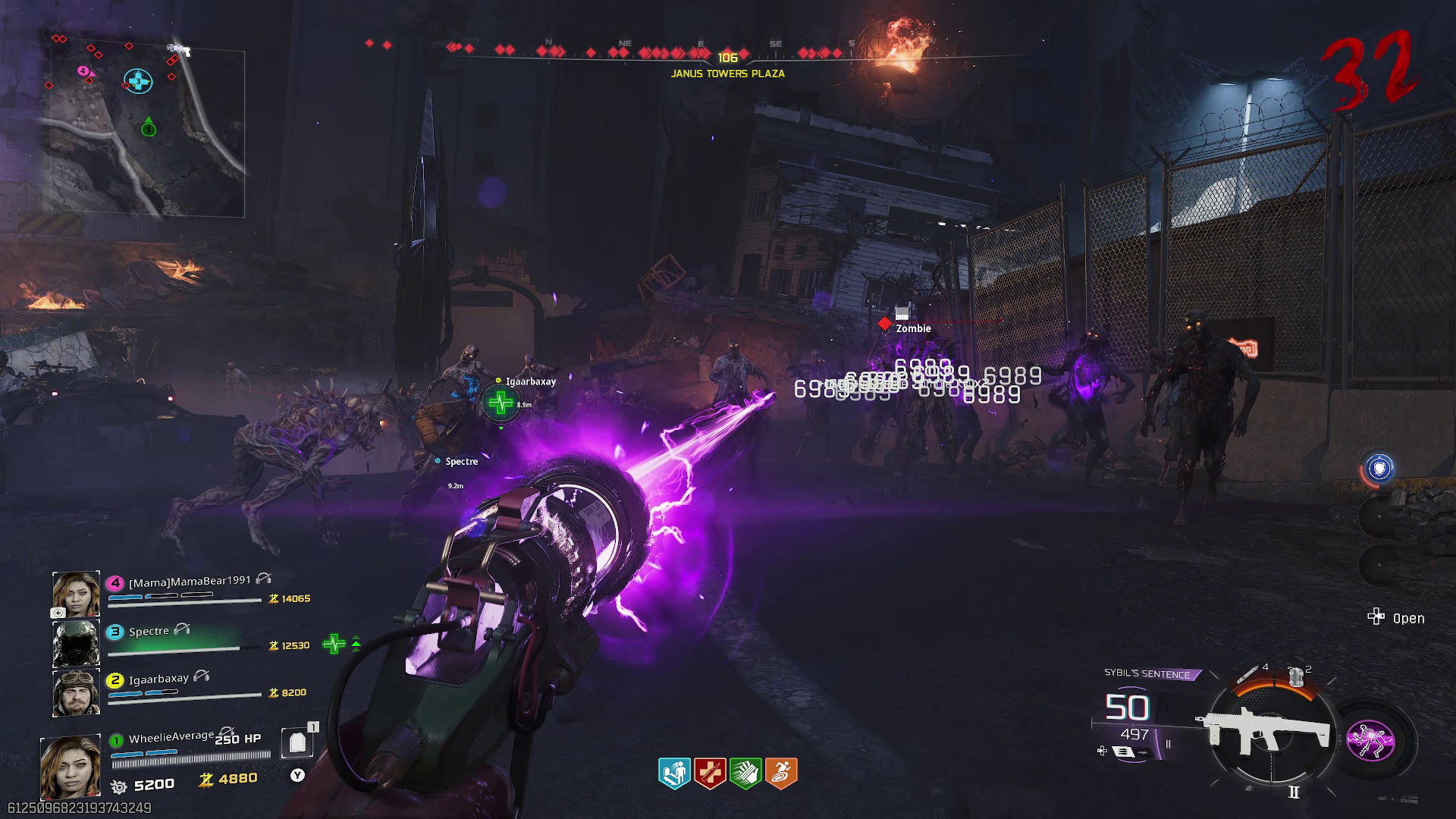Viewport: 1456px width, 819px height.
Task: Click the Janus Towers Plaza location label
Action: (726, 74)
